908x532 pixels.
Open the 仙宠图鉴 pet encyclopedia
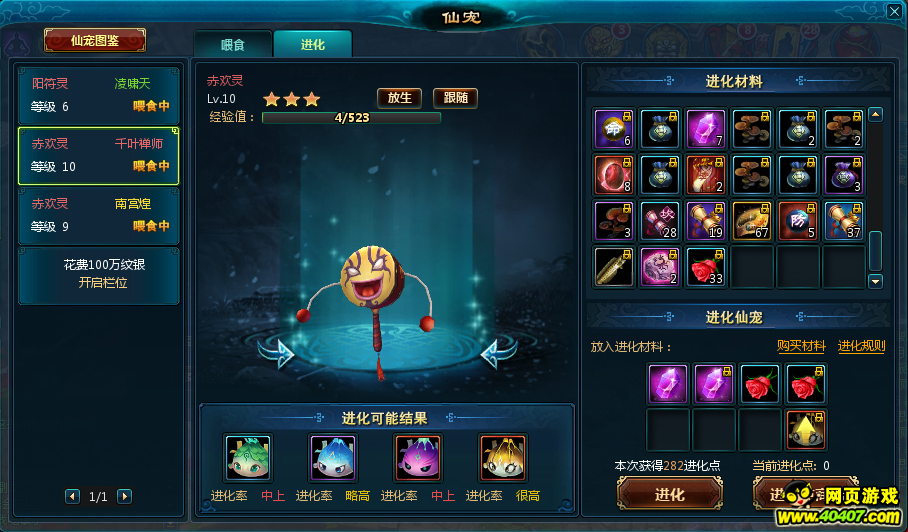pos(95,40)
